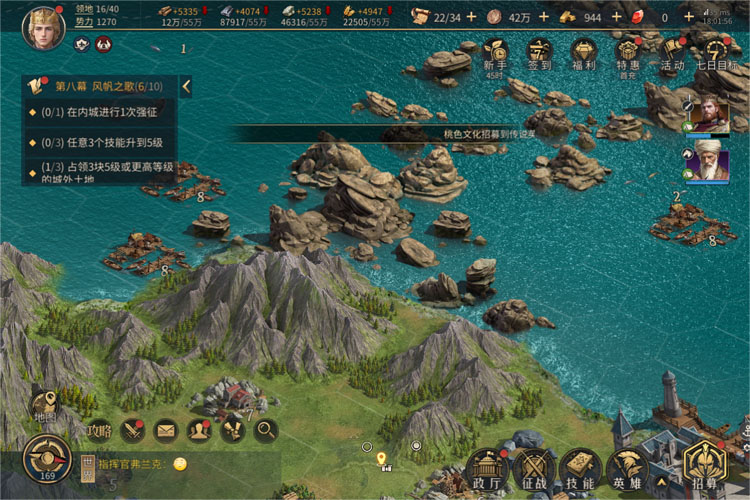The image size is (750, 500).
Task: Add red gems with the plus button
Action: 689,17
